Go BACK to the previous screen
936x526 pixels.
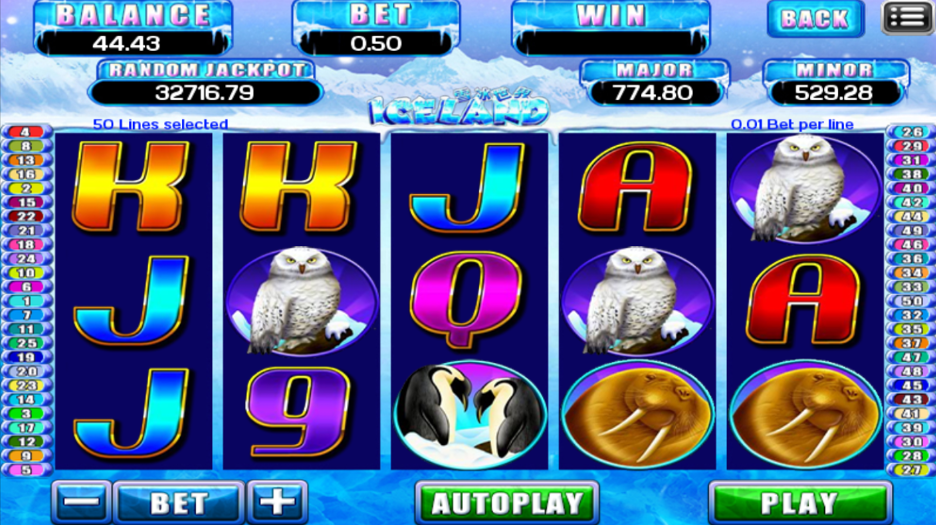click(815, 18)
